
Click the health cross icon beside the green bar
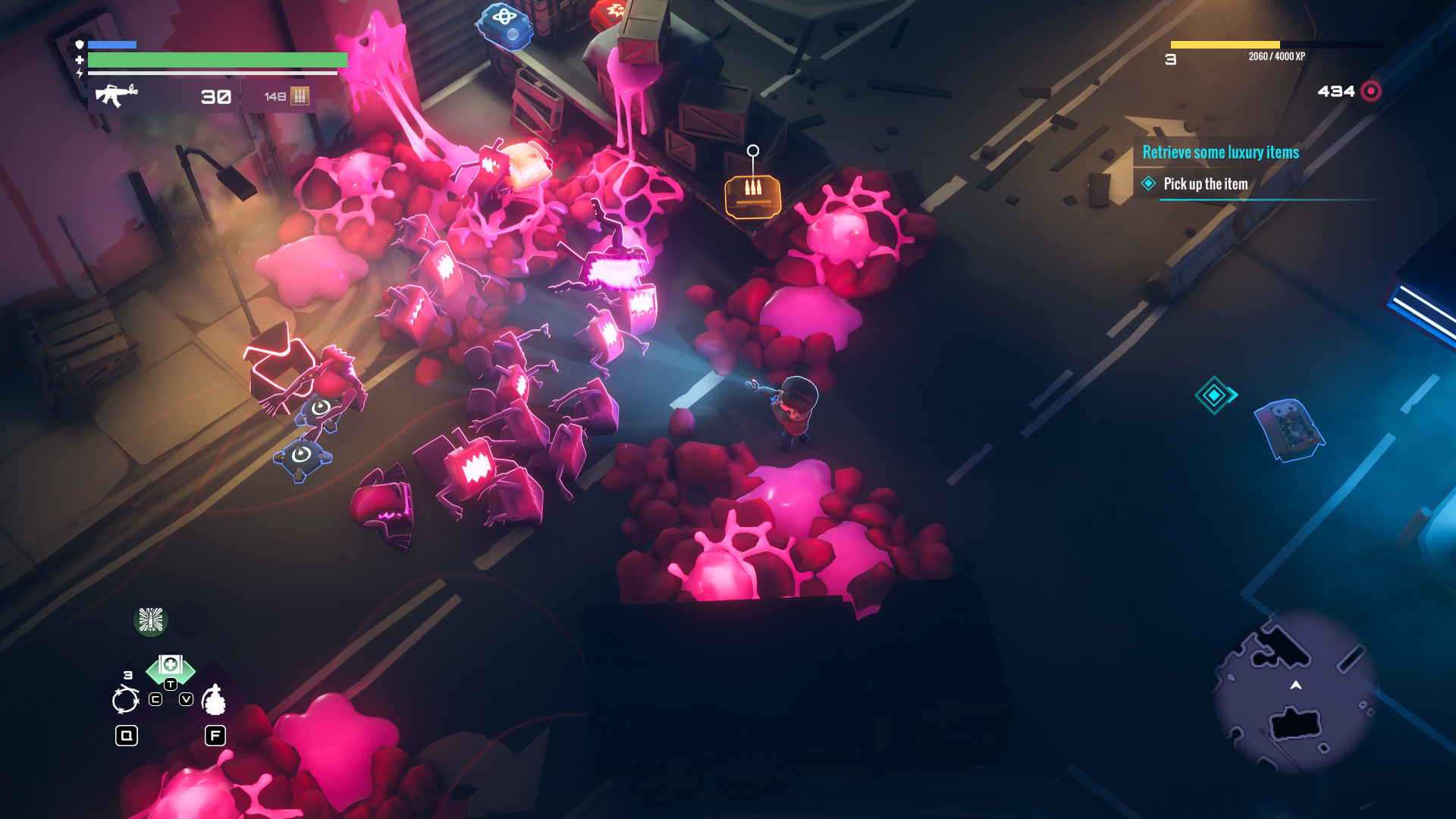pyautogui.click(x=79, y=60)
